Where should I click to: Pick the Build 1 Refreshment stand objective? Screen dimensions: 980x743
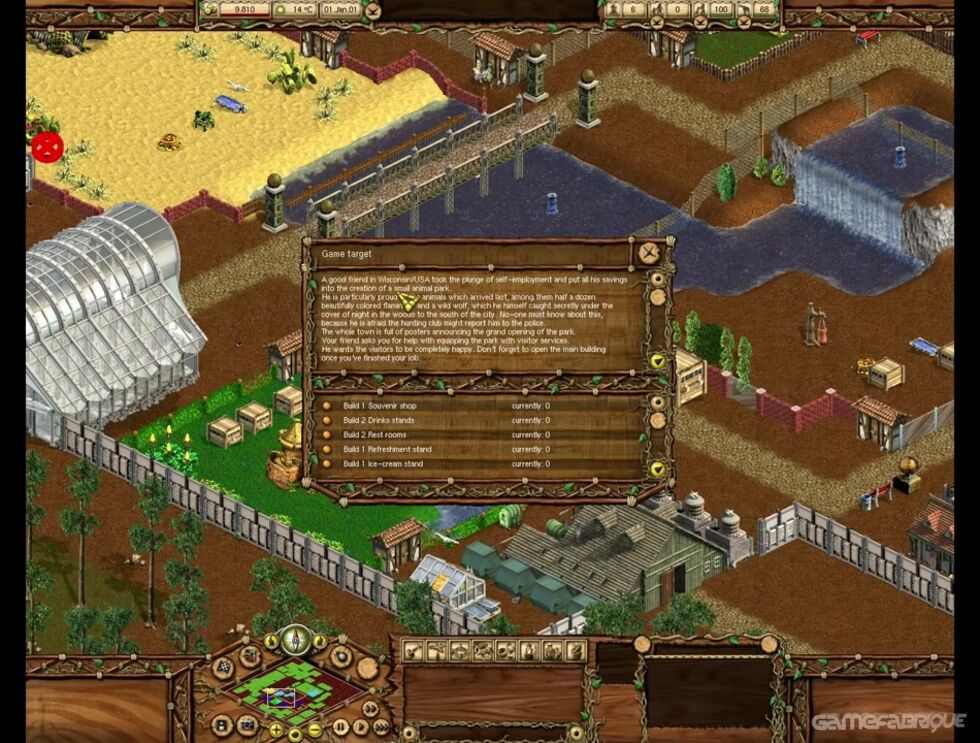[x=386, y=449]
